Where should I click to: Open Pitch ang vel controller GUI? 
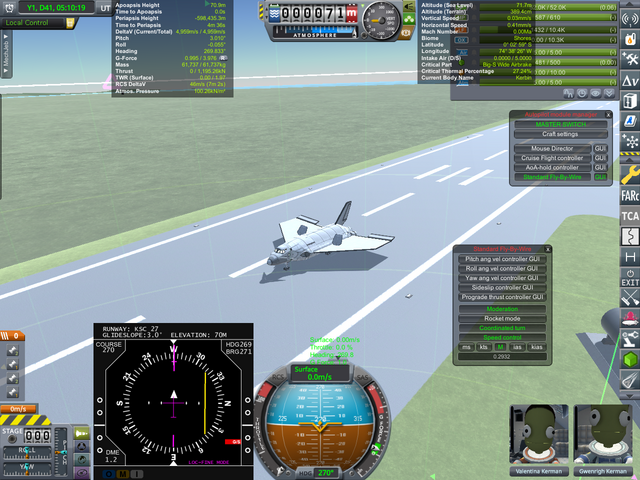click(504, 259)
